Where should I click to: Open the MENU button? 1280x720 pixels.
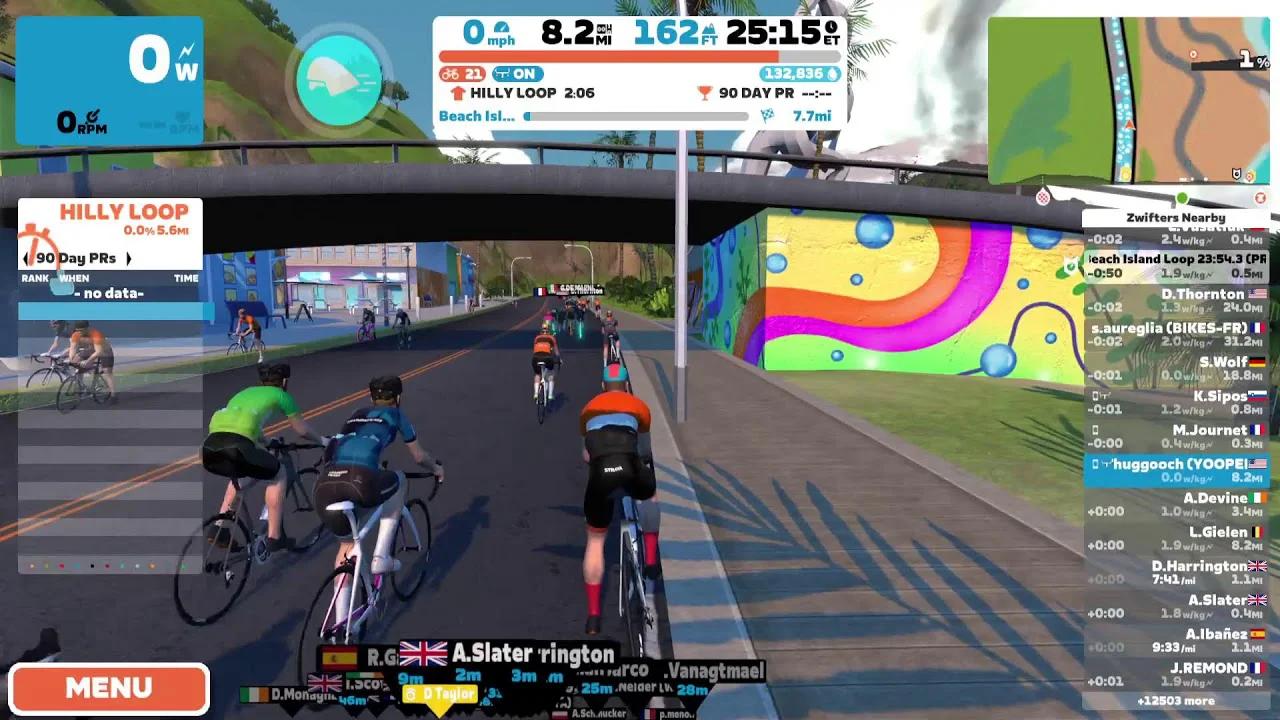[x=110, y=687]
